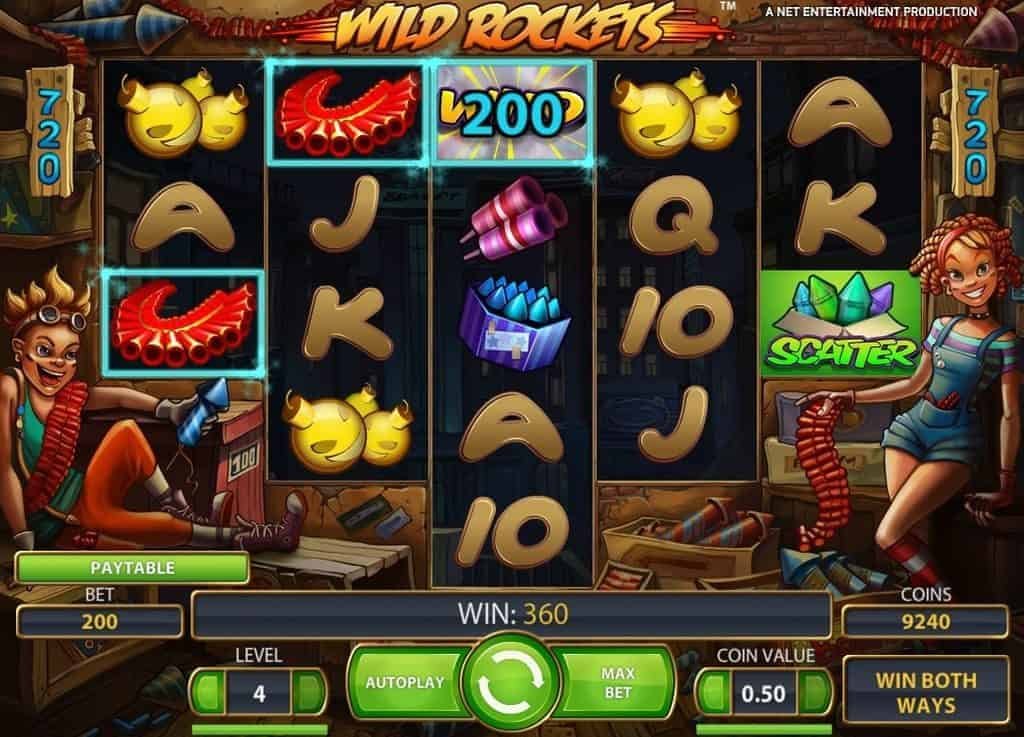Image resolution: width=1024 pixels, height=737 pixels.
Task: Open the Paytable
Action: [x=132, y=568]
